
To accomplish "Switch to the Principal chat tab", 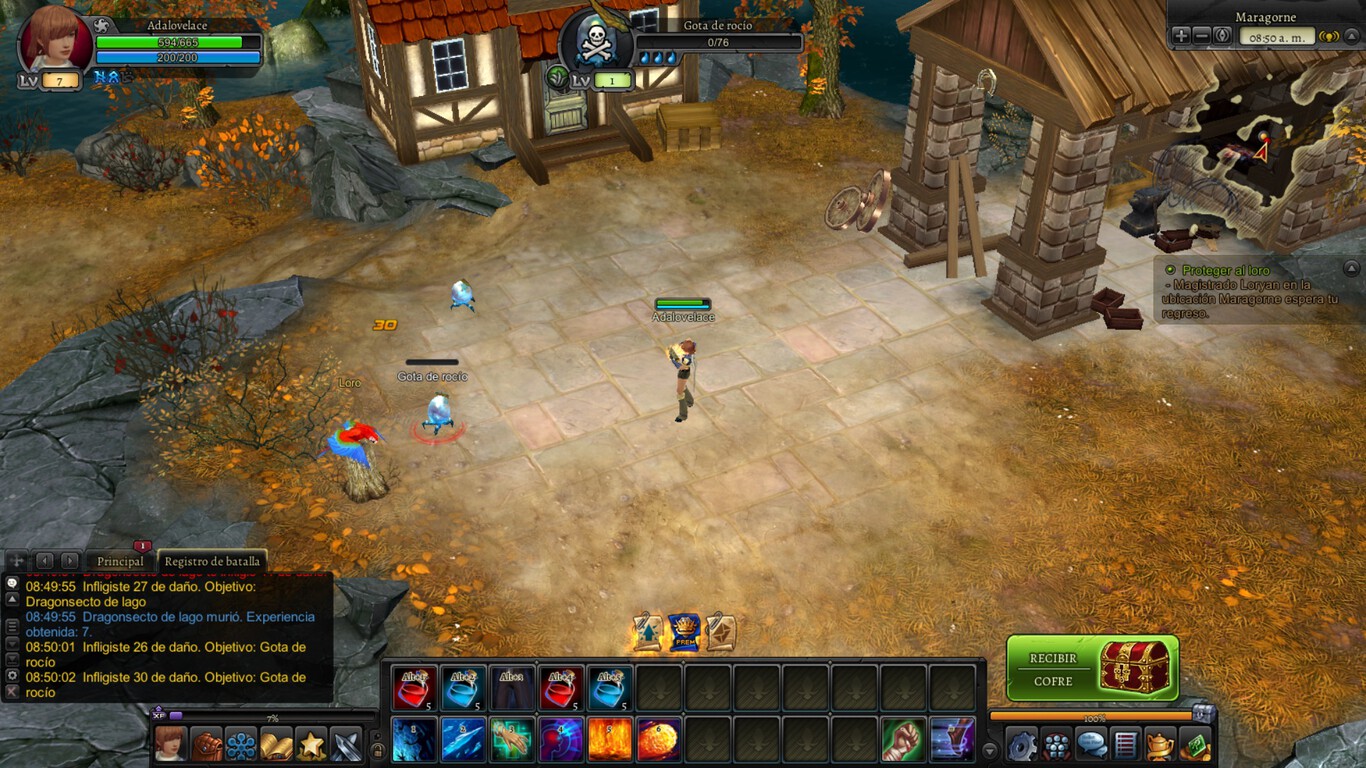I will (120, 561).
